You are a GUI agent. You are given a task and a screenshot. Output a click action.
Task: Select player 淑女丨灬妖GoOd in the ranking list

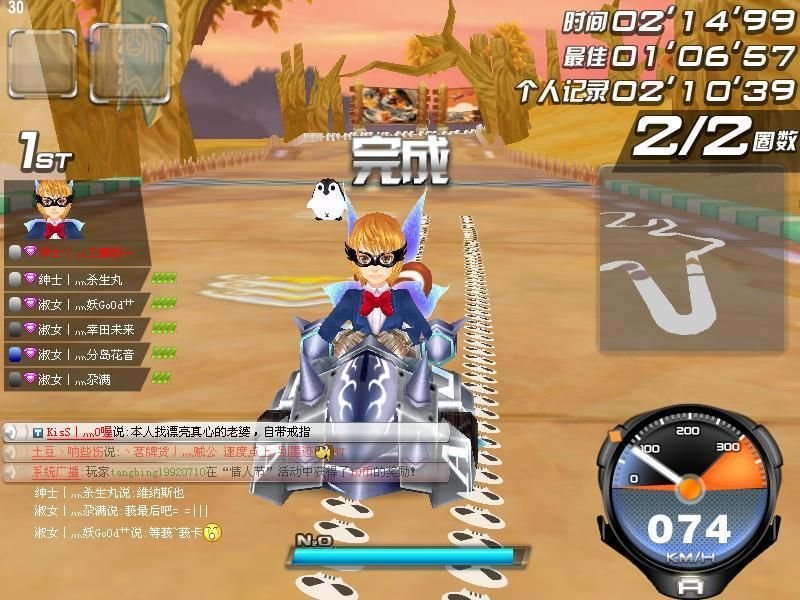point(80,303)
